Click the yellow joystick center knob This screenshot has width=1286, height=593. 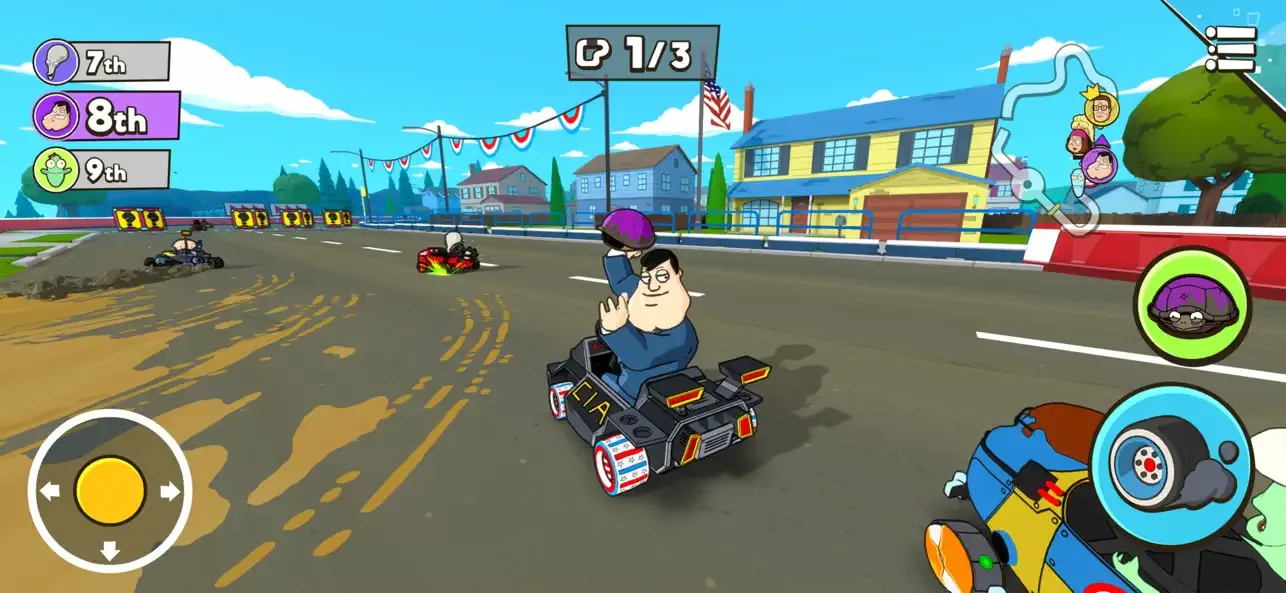click(110, 491)
